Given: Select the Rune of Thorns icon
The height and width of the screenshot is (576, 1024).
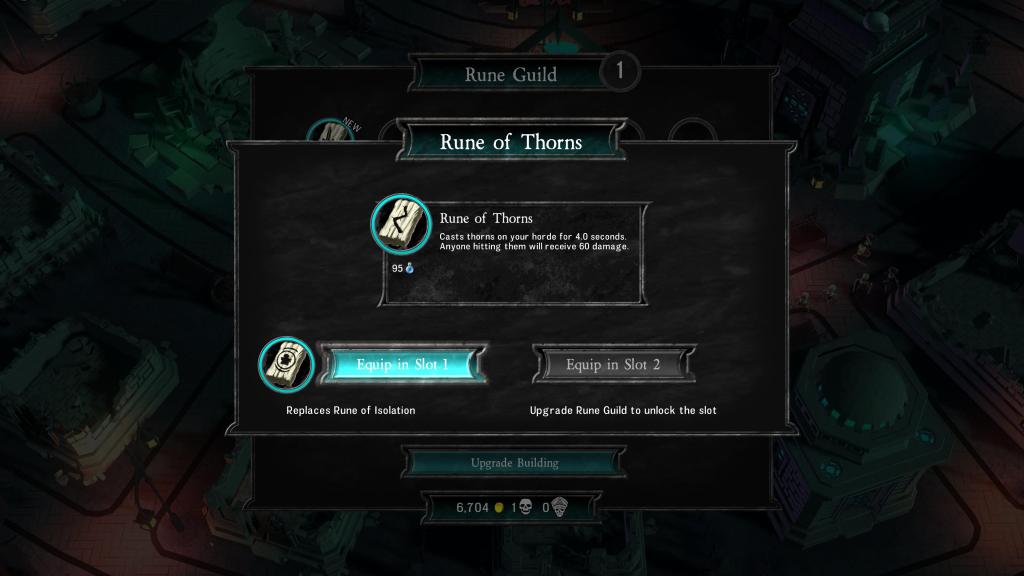Looking at the screenshot, I should pyautogui.click(x=401, y=228).
